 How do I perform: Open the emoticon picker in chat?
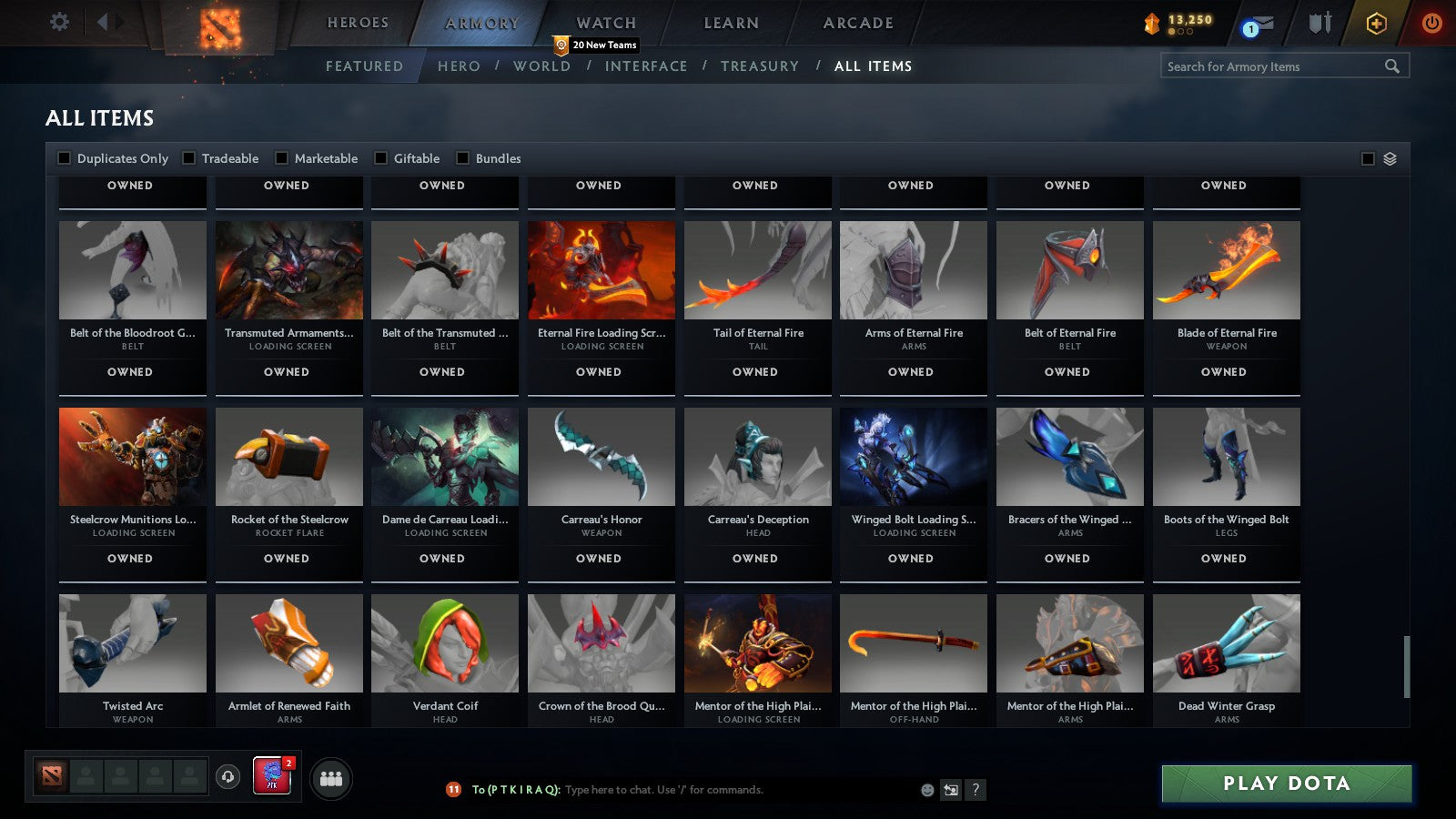click(925, 790)
